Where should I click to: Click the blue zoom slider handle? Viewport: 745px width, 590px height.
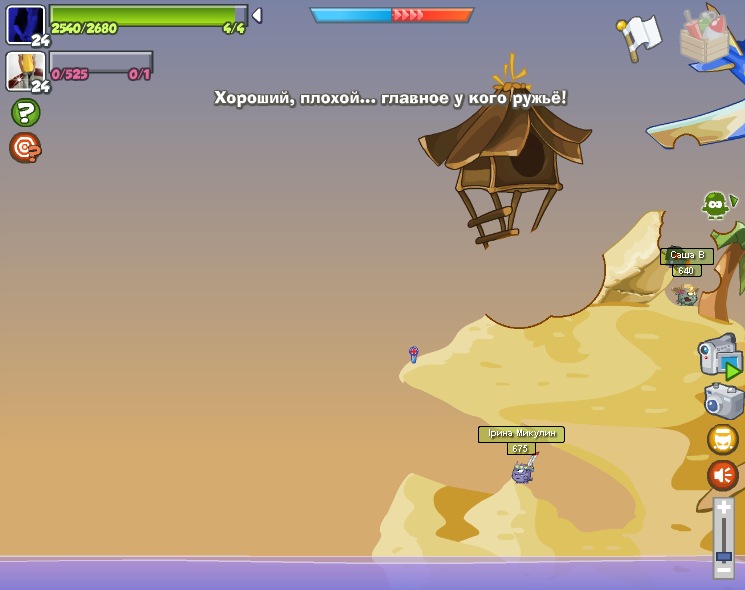tap(723, 555)
